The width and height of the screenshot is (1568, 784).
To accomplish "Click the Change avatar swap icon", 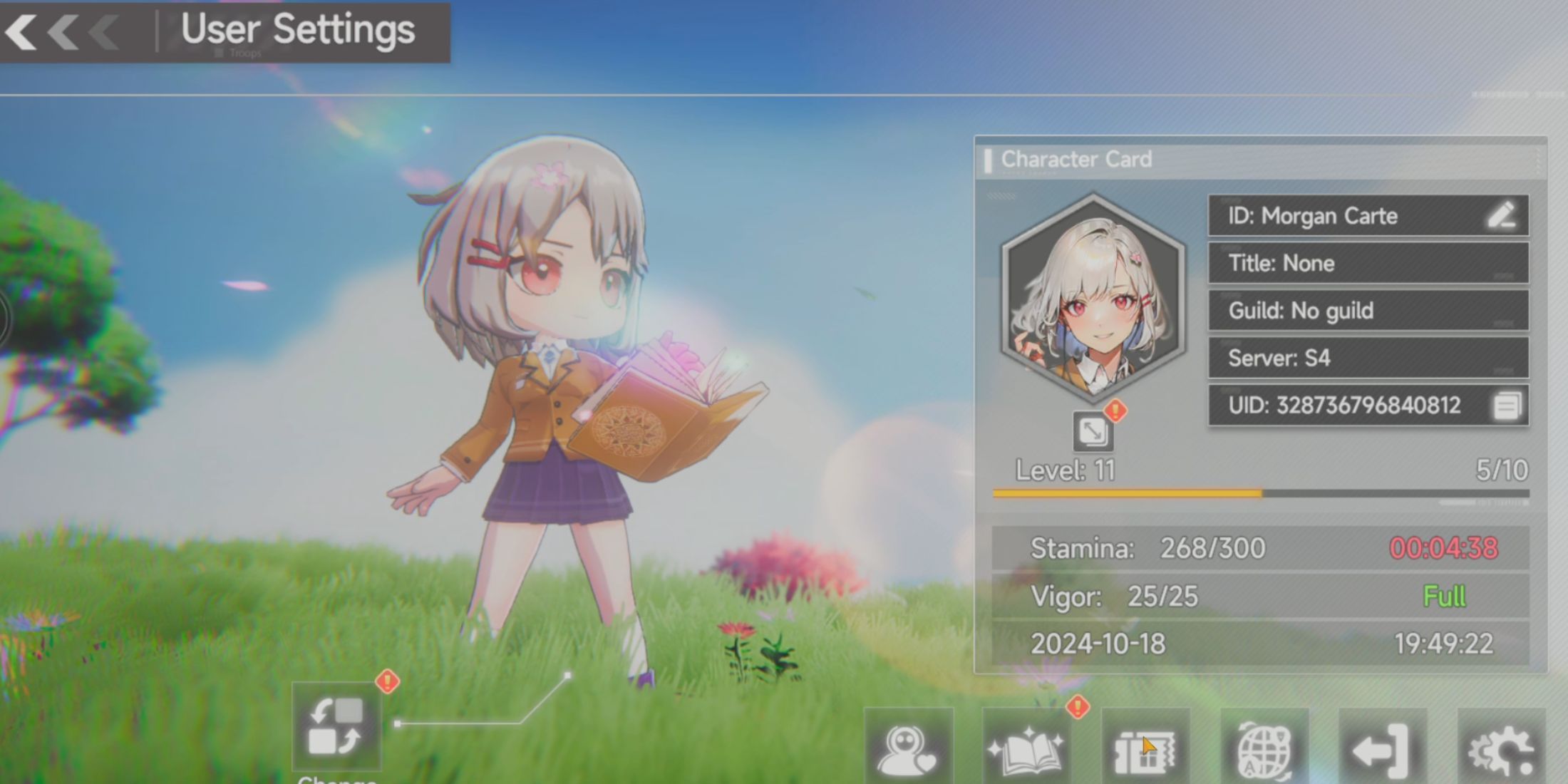I will [x=337, y=728].
